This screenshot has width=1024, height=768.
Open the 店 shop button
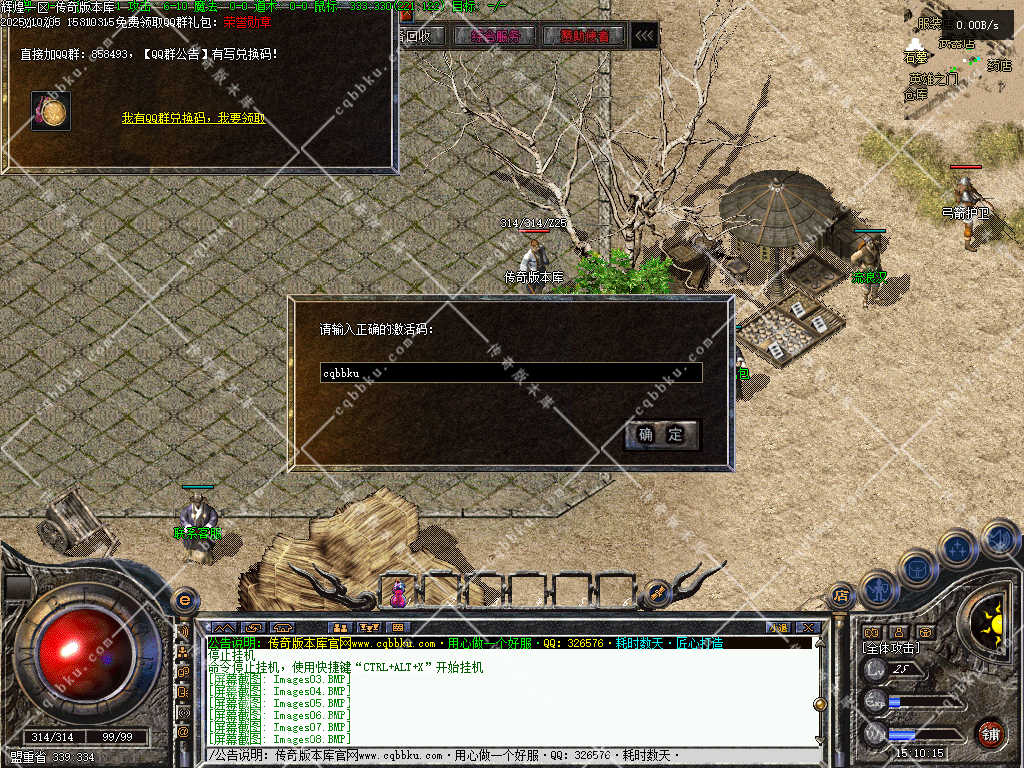(x=841, y=596)
